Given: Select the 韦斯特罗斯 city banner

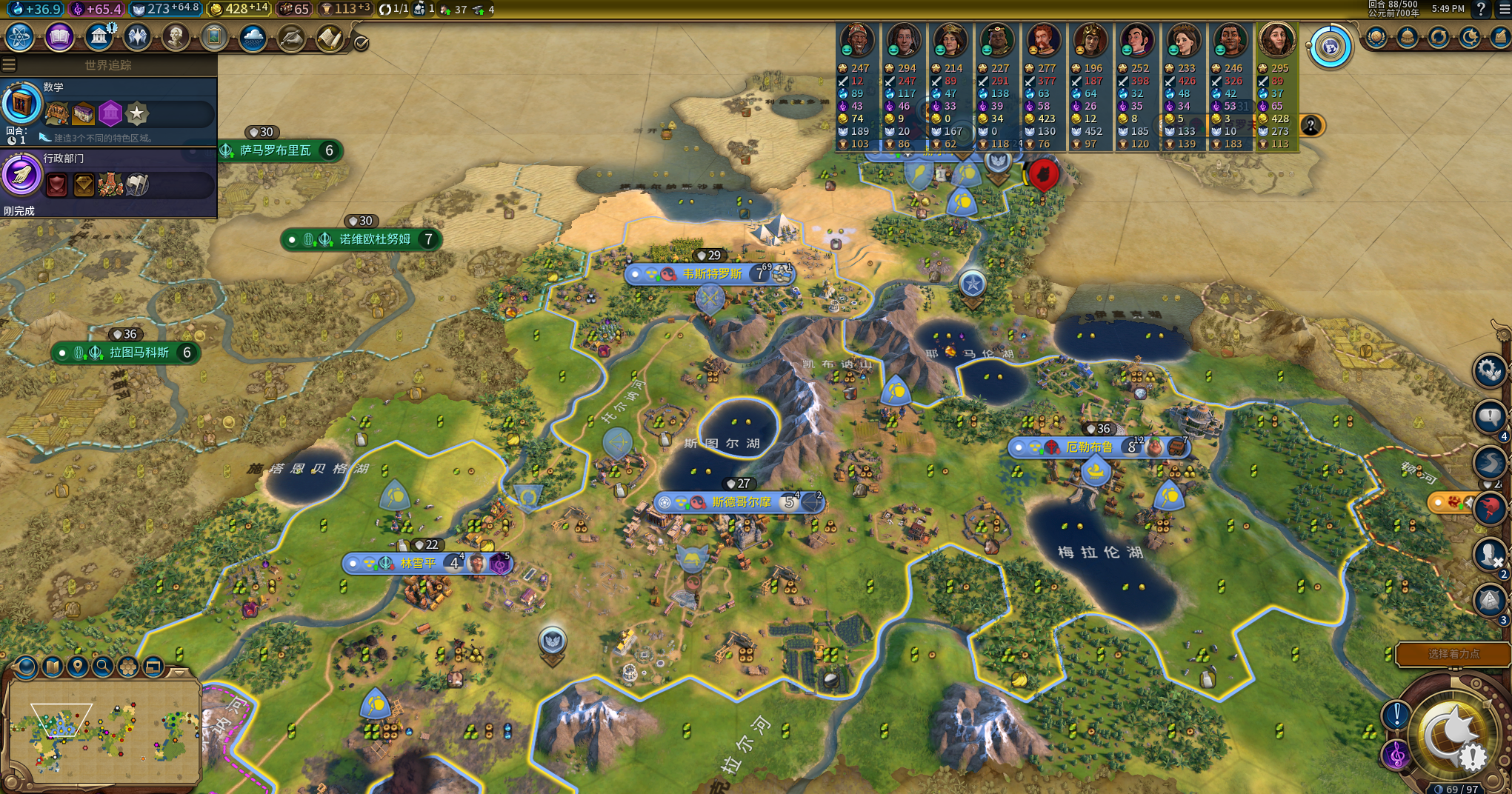Looking at the screenshot, I should pyautogui.click(x=710, y=274).
